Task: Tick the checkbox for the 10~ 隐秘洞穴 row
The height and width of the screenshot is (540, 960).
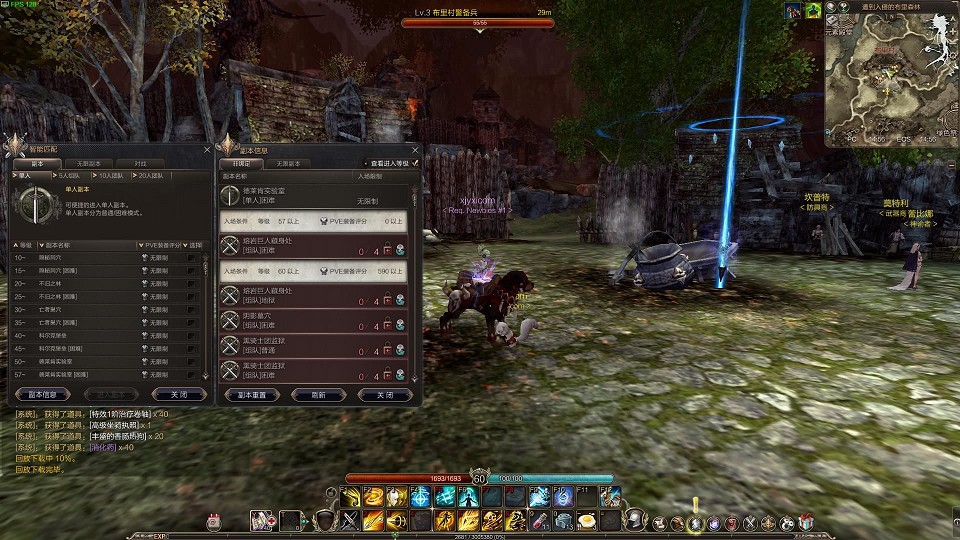Action: (190, 257)
